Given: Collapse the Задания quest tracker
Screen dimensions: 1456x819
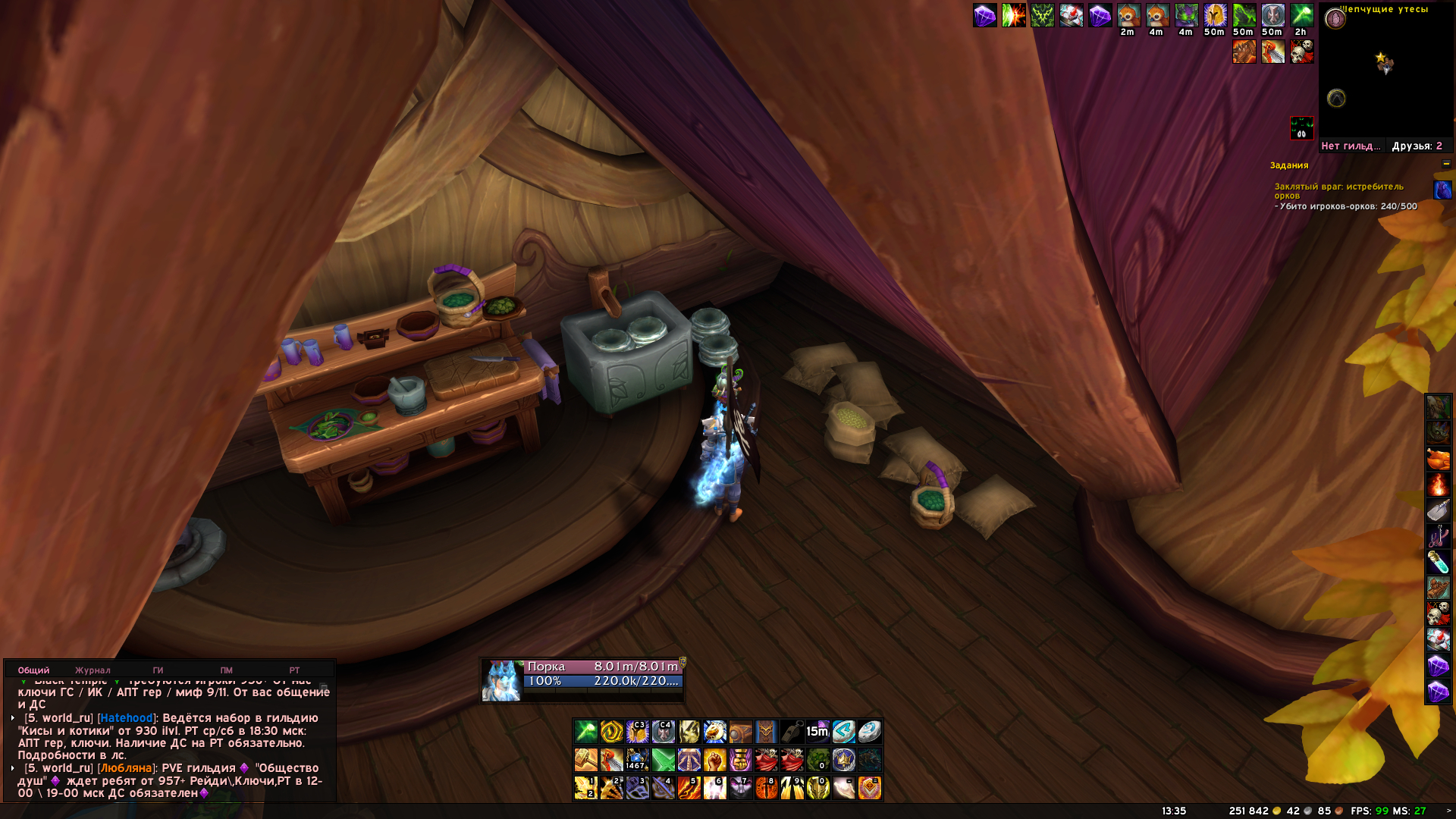Looking at the screenshot, I should (x=1446, y=164).
